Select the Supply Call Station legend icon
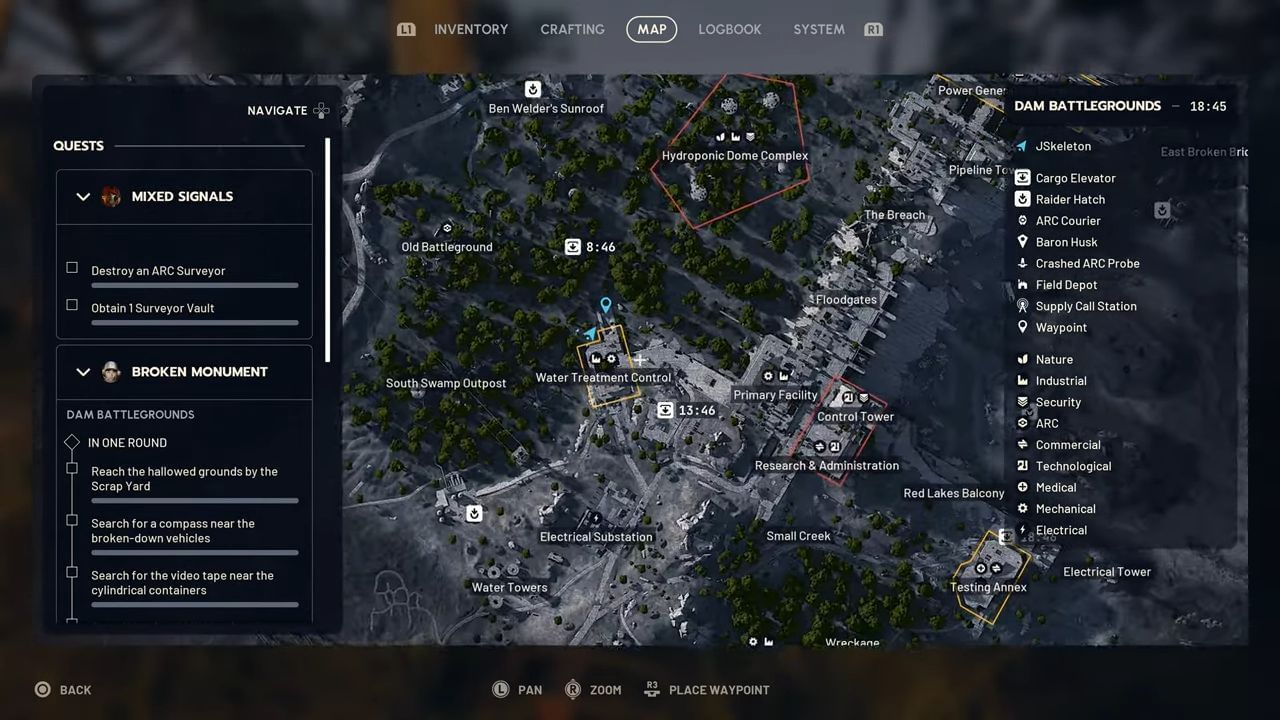 coord(1022,306)
